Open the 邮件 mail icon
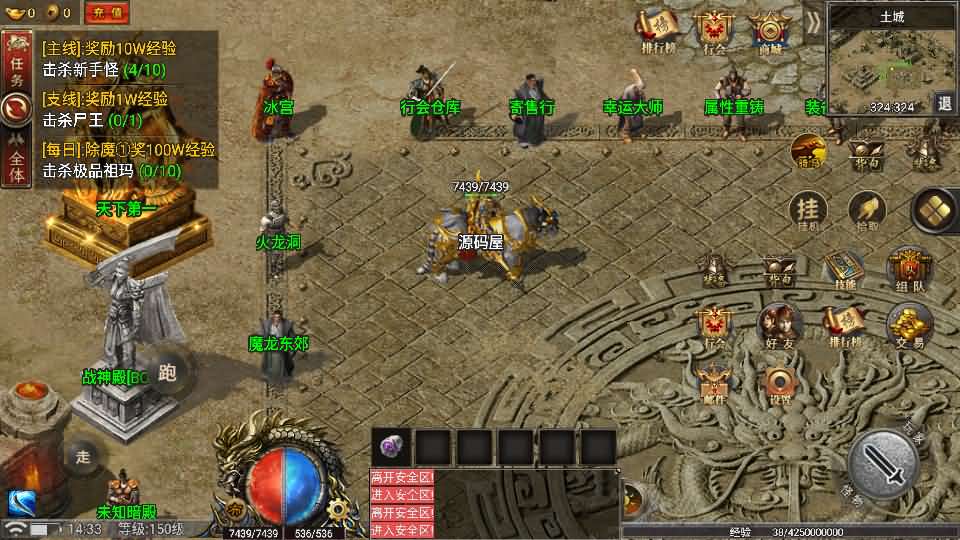The image size is (960, 540). (714, 384)
